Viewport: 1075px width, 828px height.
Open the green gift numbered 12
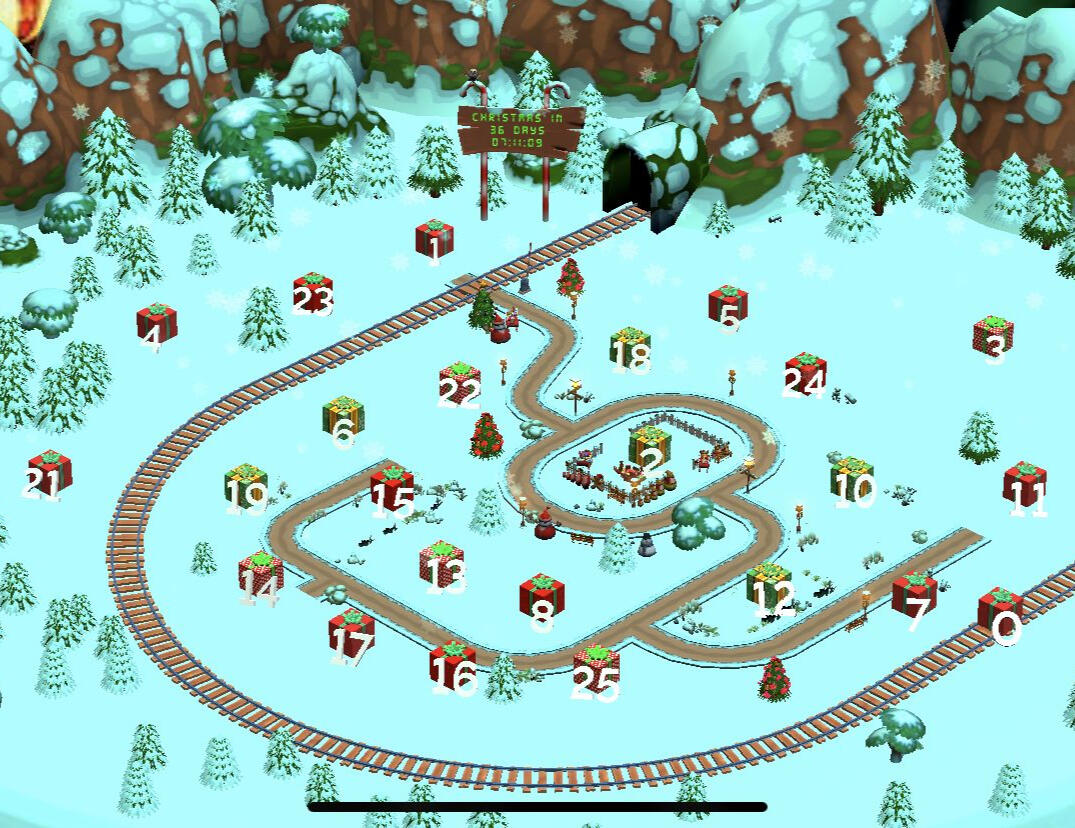768,586
